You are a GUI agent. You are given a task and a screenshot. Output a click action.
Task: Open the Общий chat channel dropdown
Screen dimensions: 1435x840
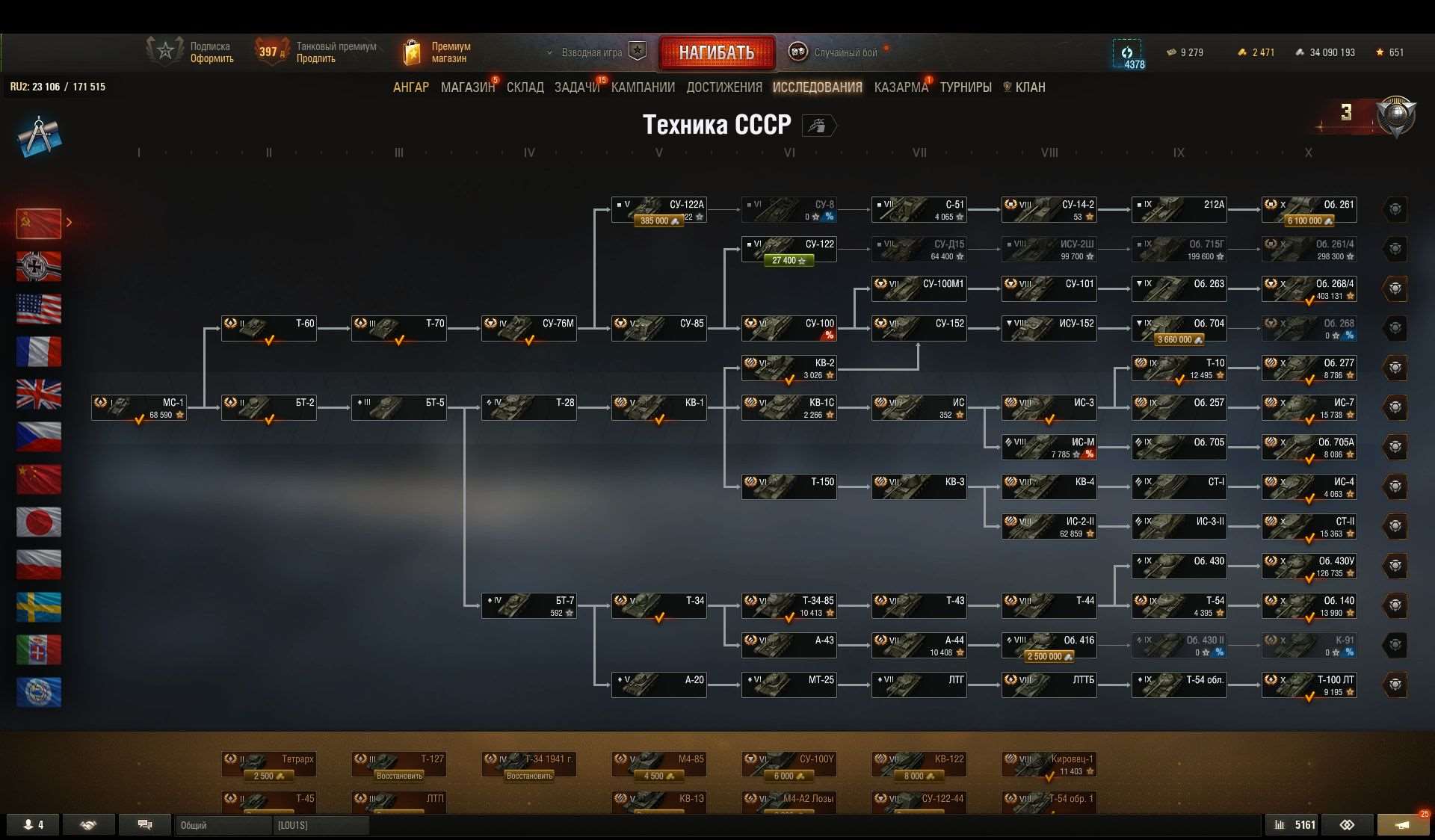point(223,825)
